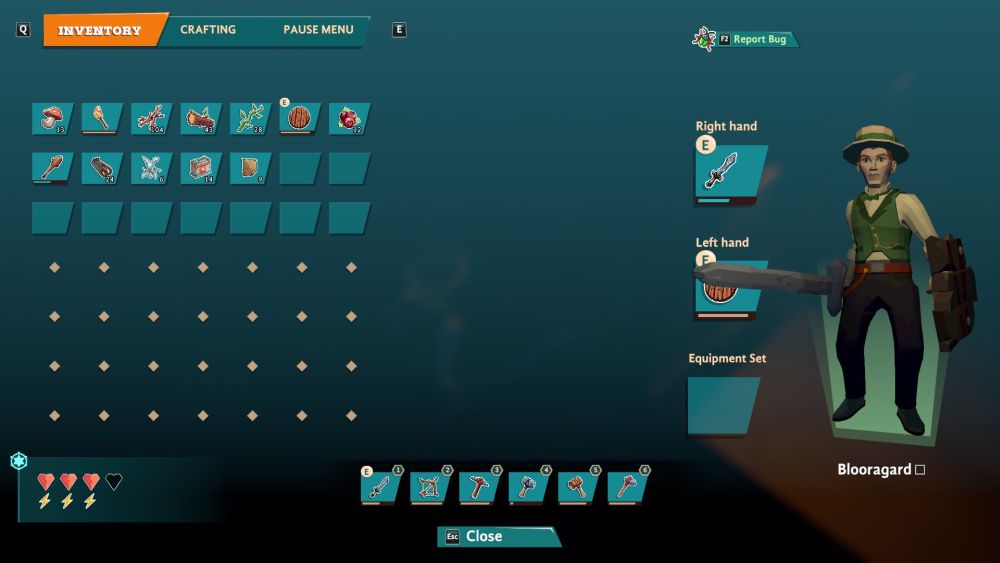Select the wood log stack
The height and width of the screenshot is (563, 1000).
point(201,119)
